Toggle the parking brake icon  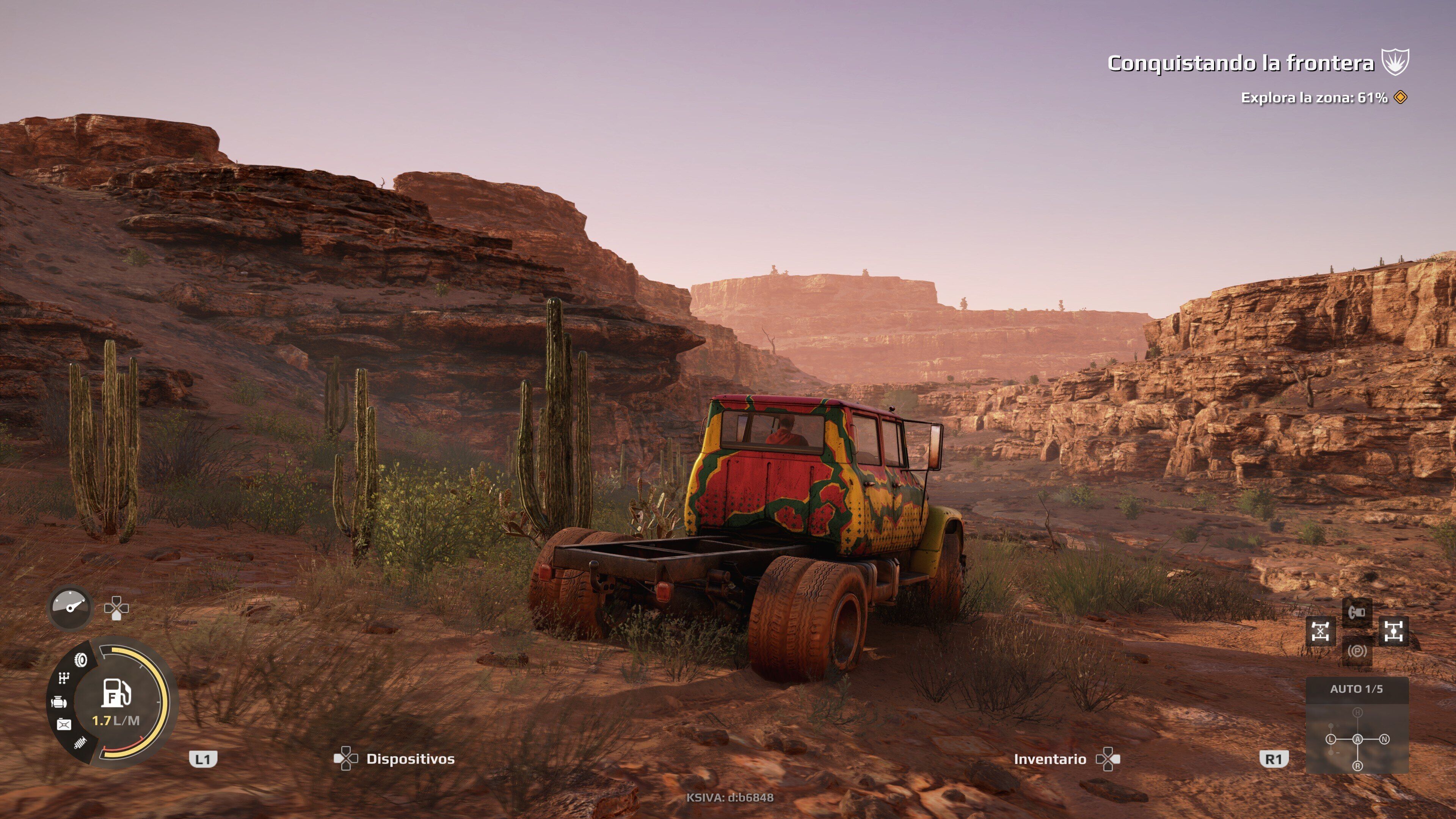[x=1357, y=651]
